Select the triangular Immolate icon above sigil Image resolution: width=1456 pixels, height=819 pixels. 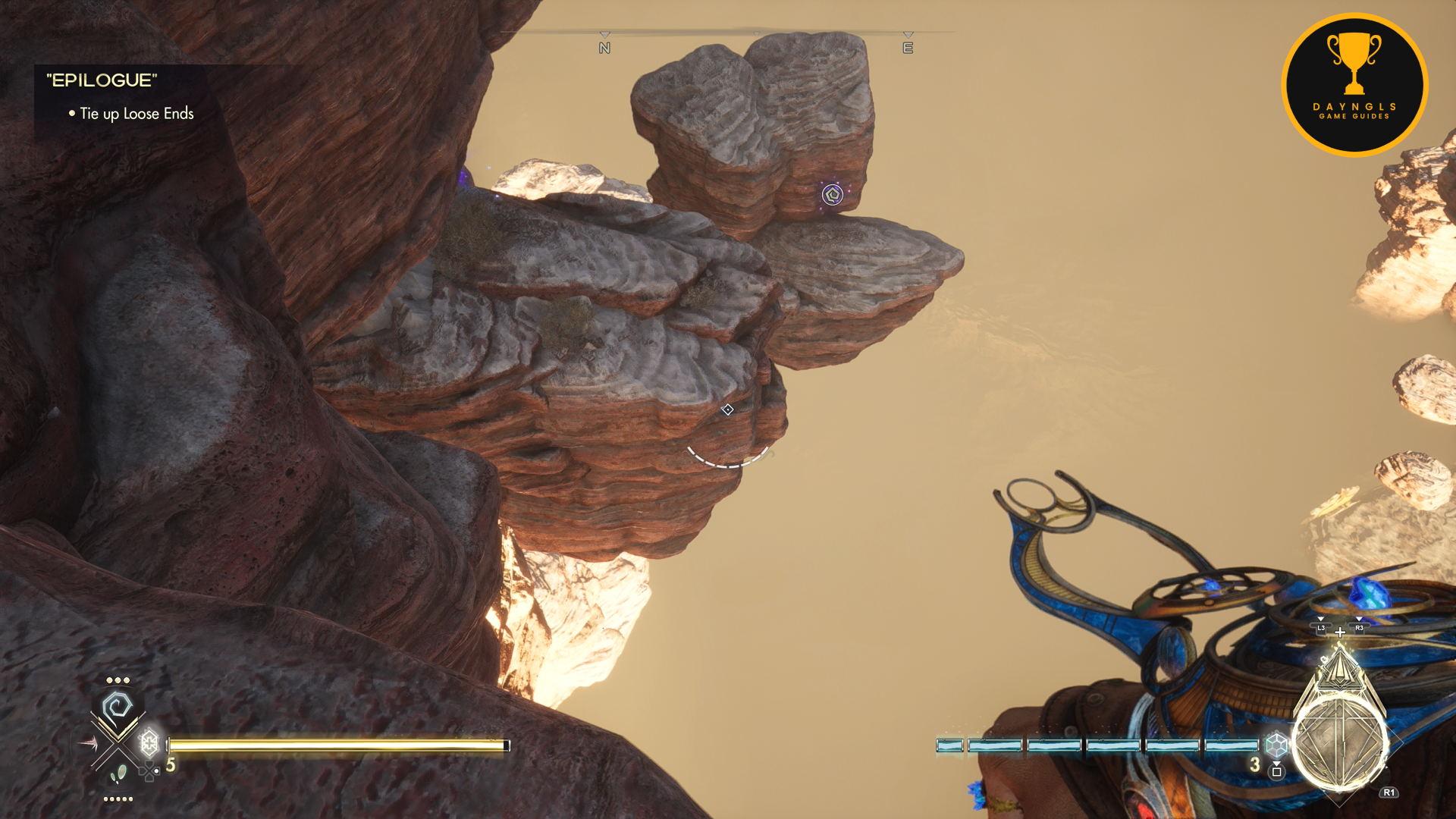pos(1339,669)
